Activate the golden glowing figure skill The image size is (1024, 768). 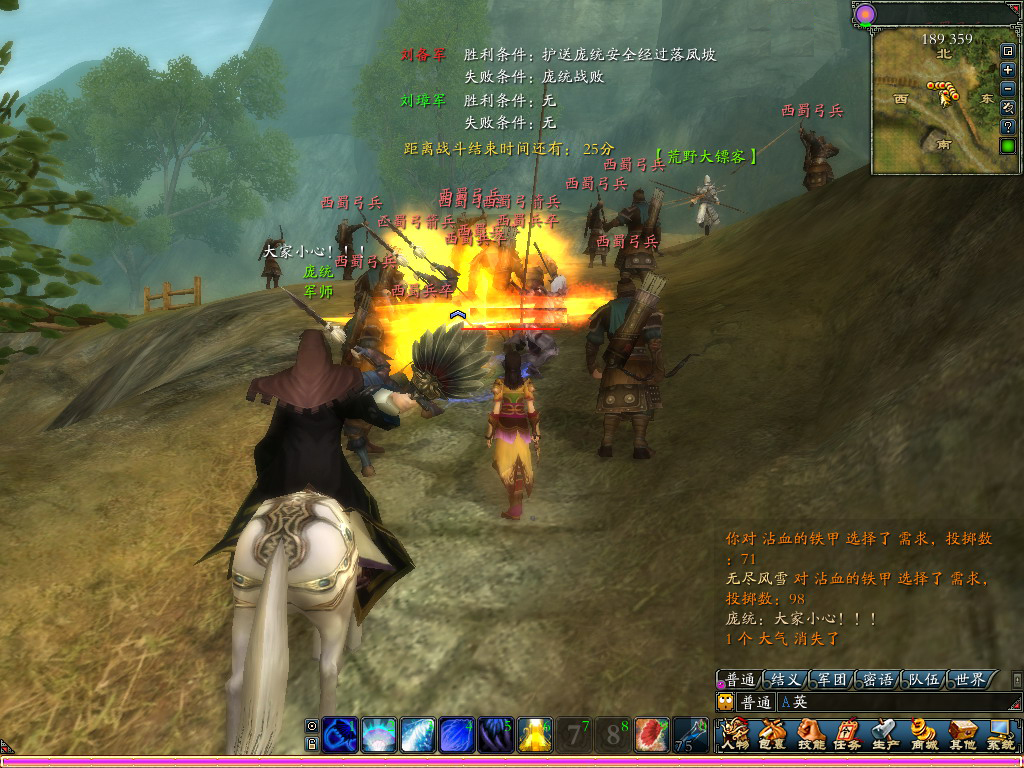pos(535,735)
